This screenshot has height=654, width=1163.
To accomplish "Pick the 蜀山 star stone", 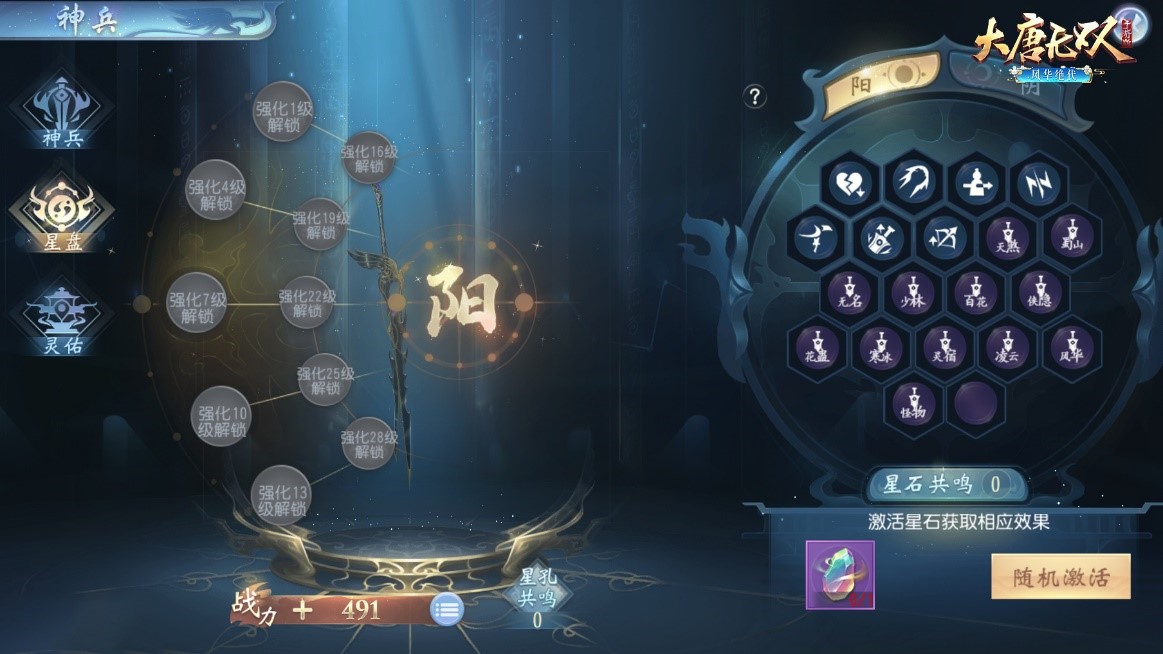I will pos(1071,238).
